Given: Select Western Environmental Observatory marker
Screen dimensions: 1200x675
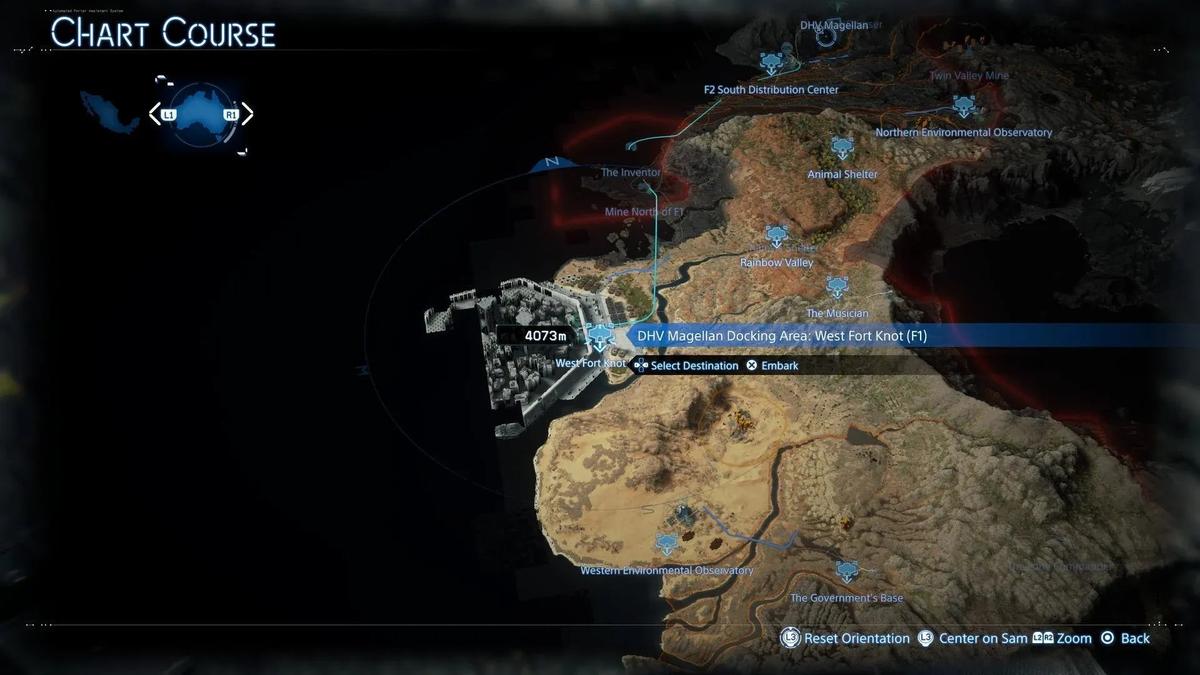Looking at the screenshot, I should pos(667,545).
